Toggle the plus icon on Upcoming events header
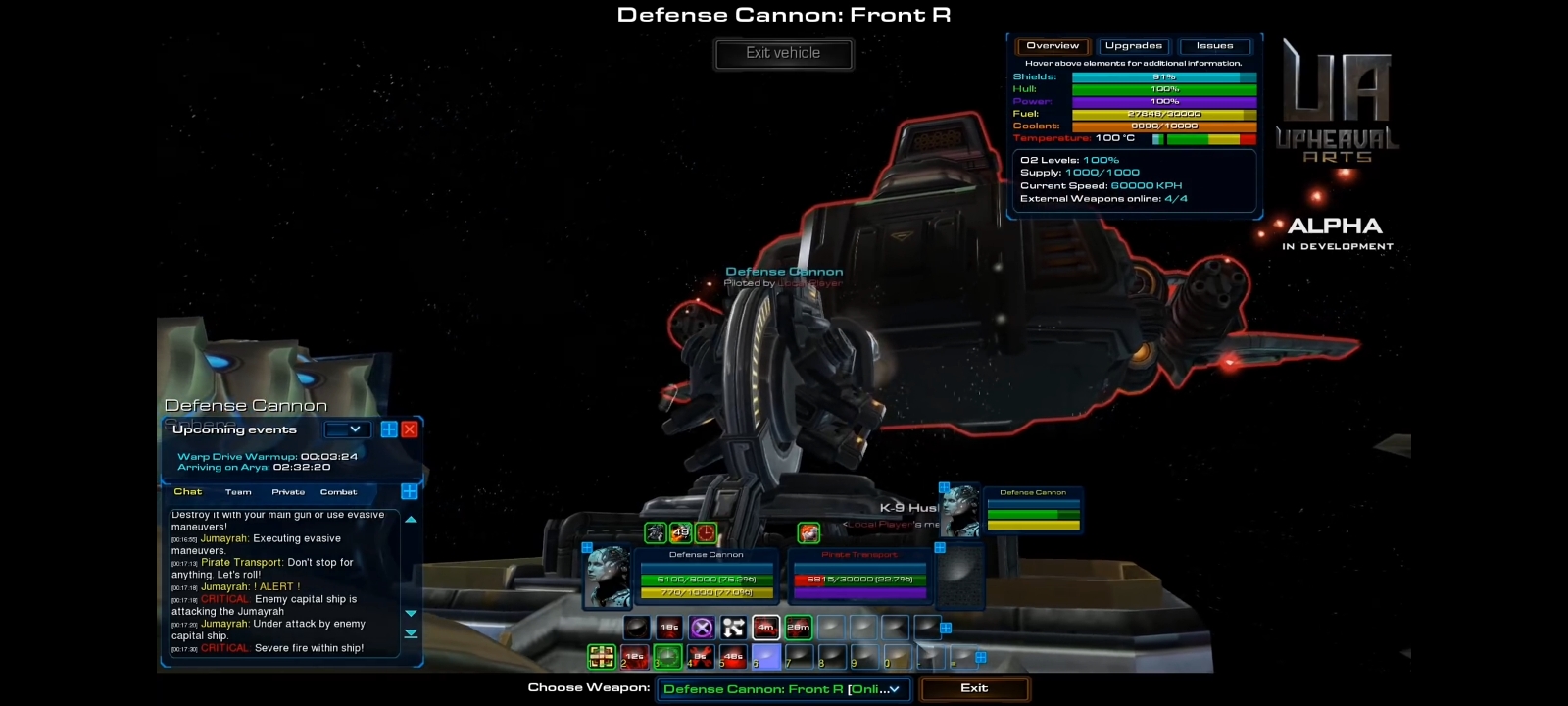Image resolution: width=1568 pixels, height=706 pixels. (388, 429)
